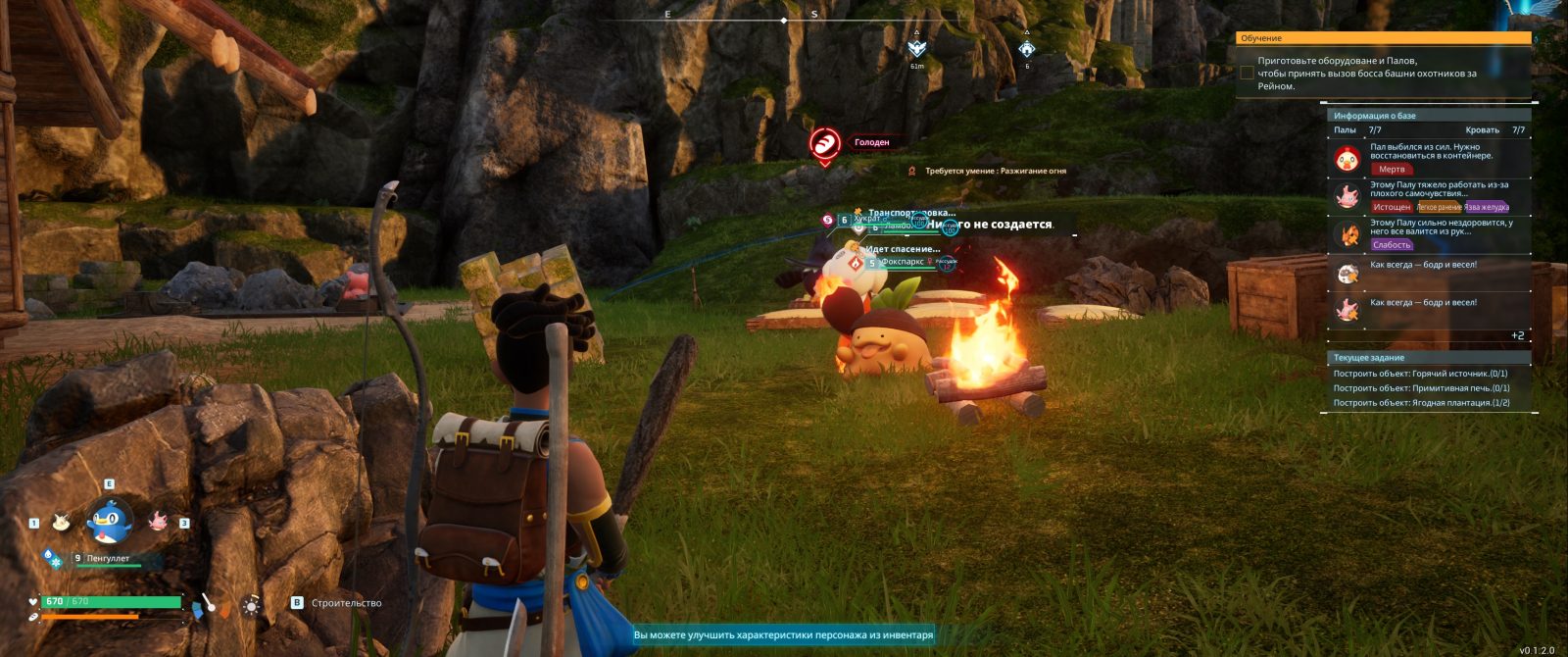Click the hungry status icon above Pal
The height and width of the screenshot is (657, 1568).
coord(825,143)
